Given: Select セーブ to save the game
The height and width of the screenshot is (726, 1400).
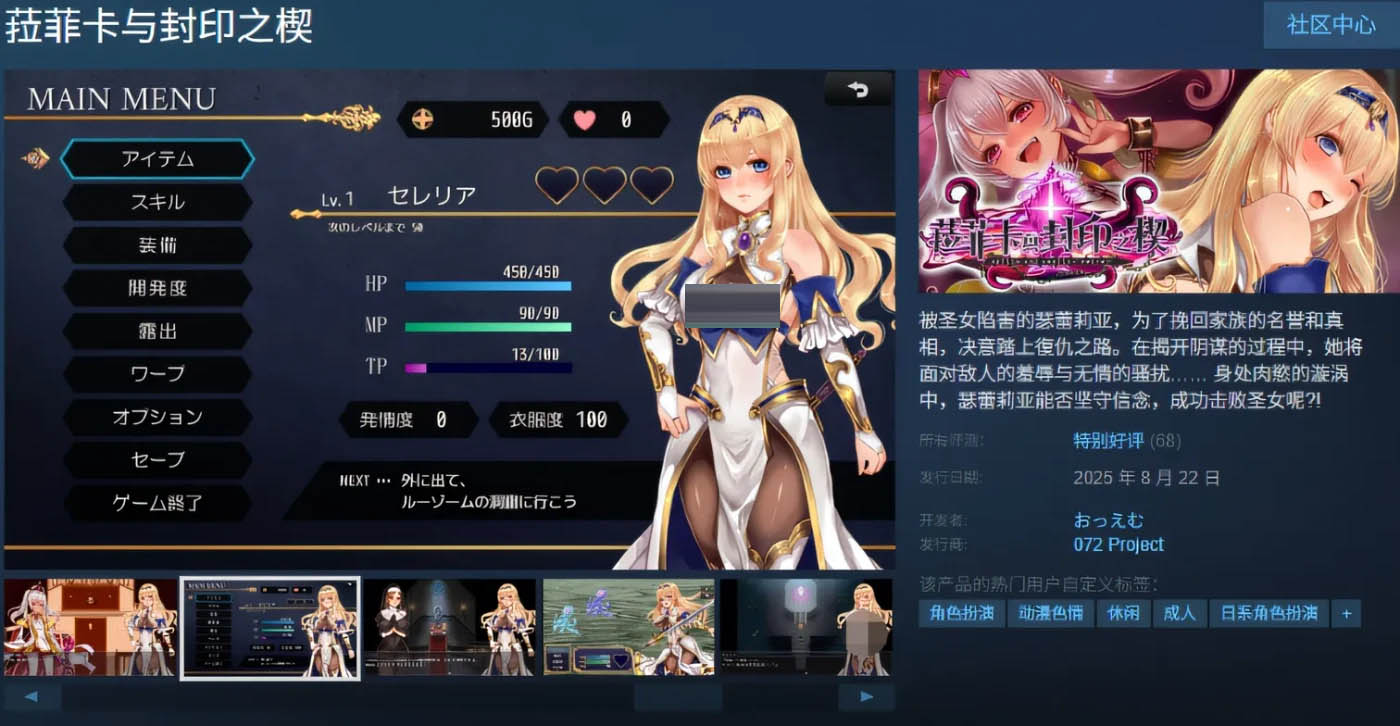Looking at the screenshot, I should (x=156, y=460).
